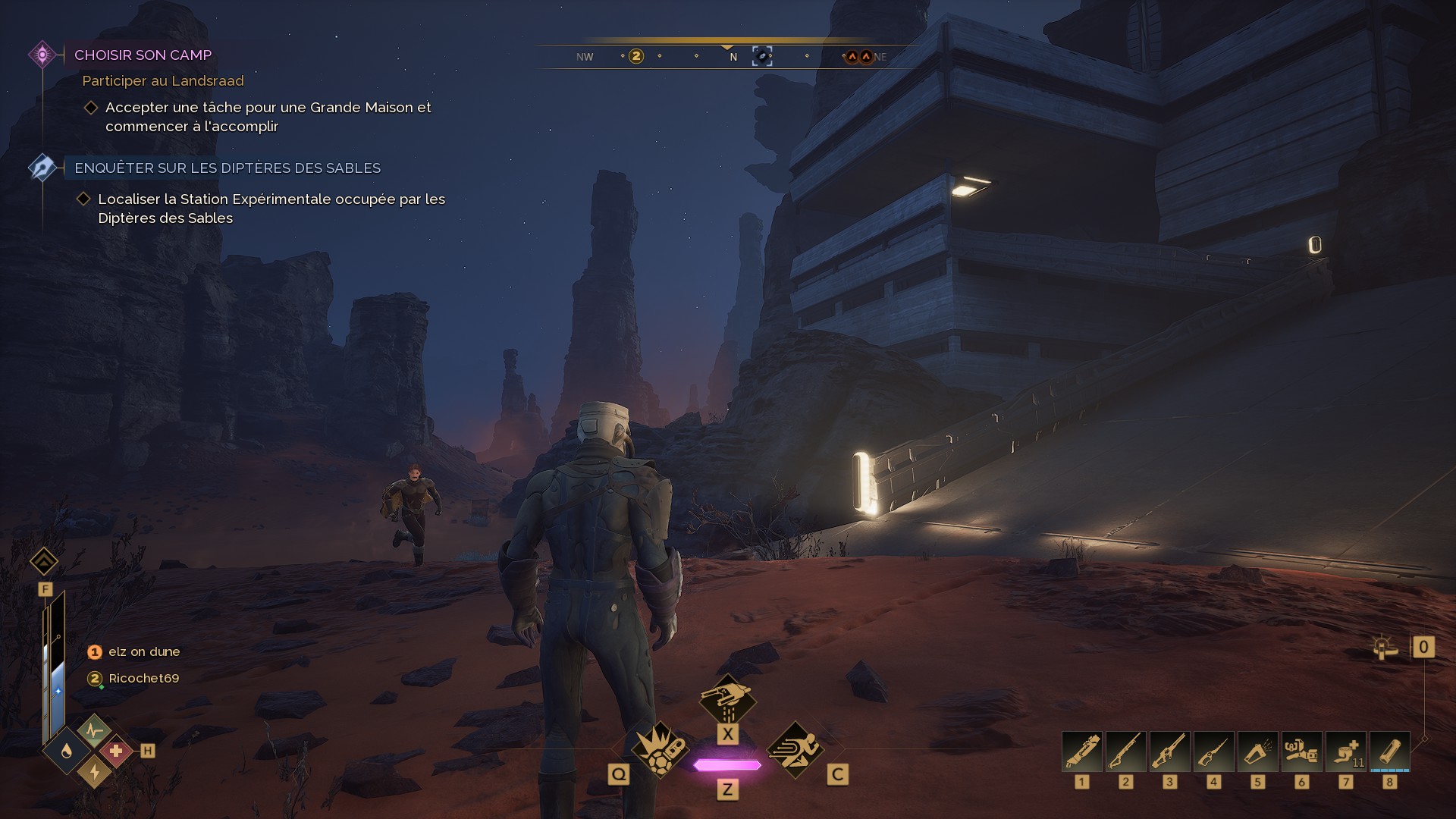Click the chevron diamond icon above gauges
This screenshot has width=1456, height=819.
[x=44, y=562]
